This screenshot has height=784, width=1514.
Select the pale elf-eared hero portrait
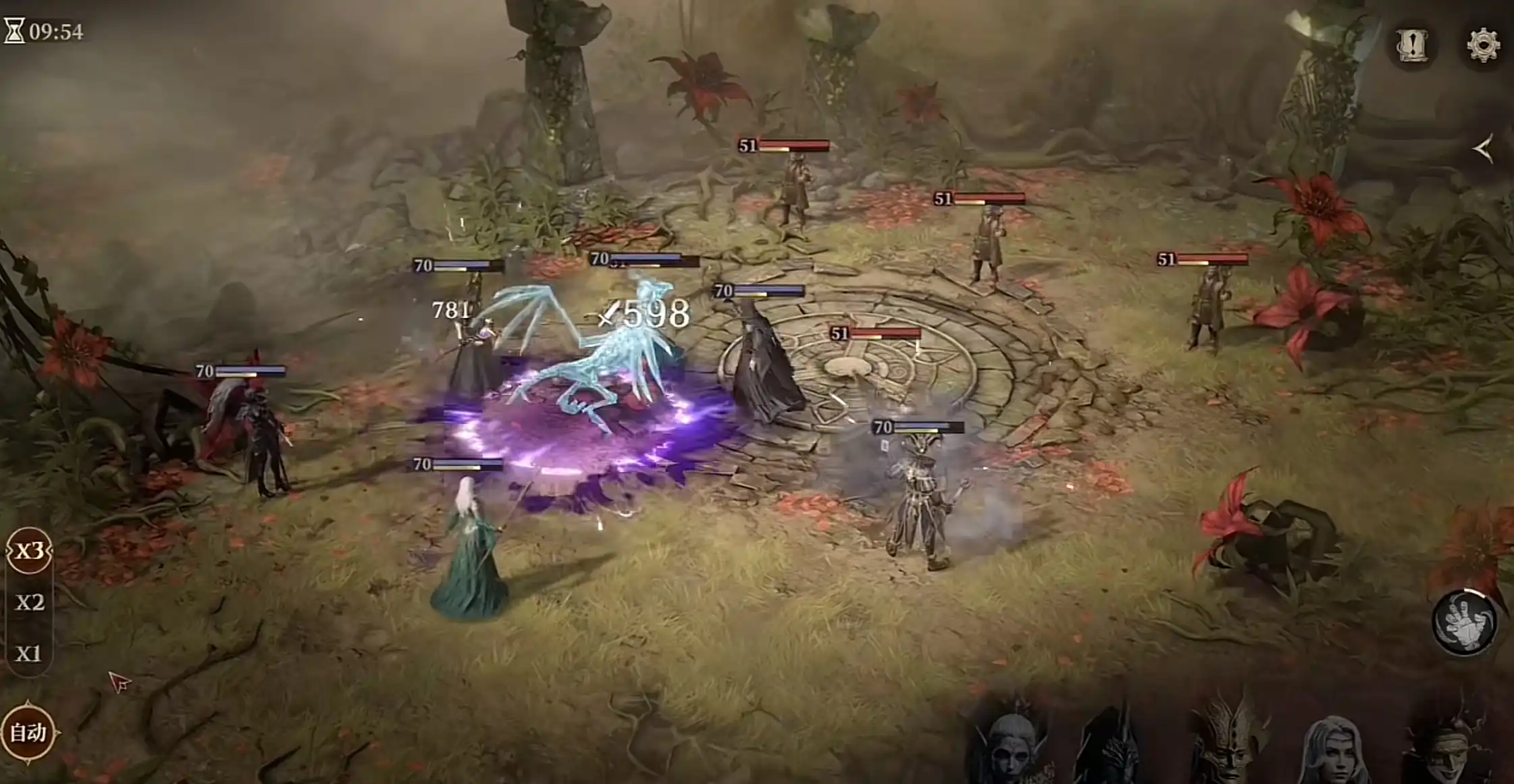pos(1012,748)
